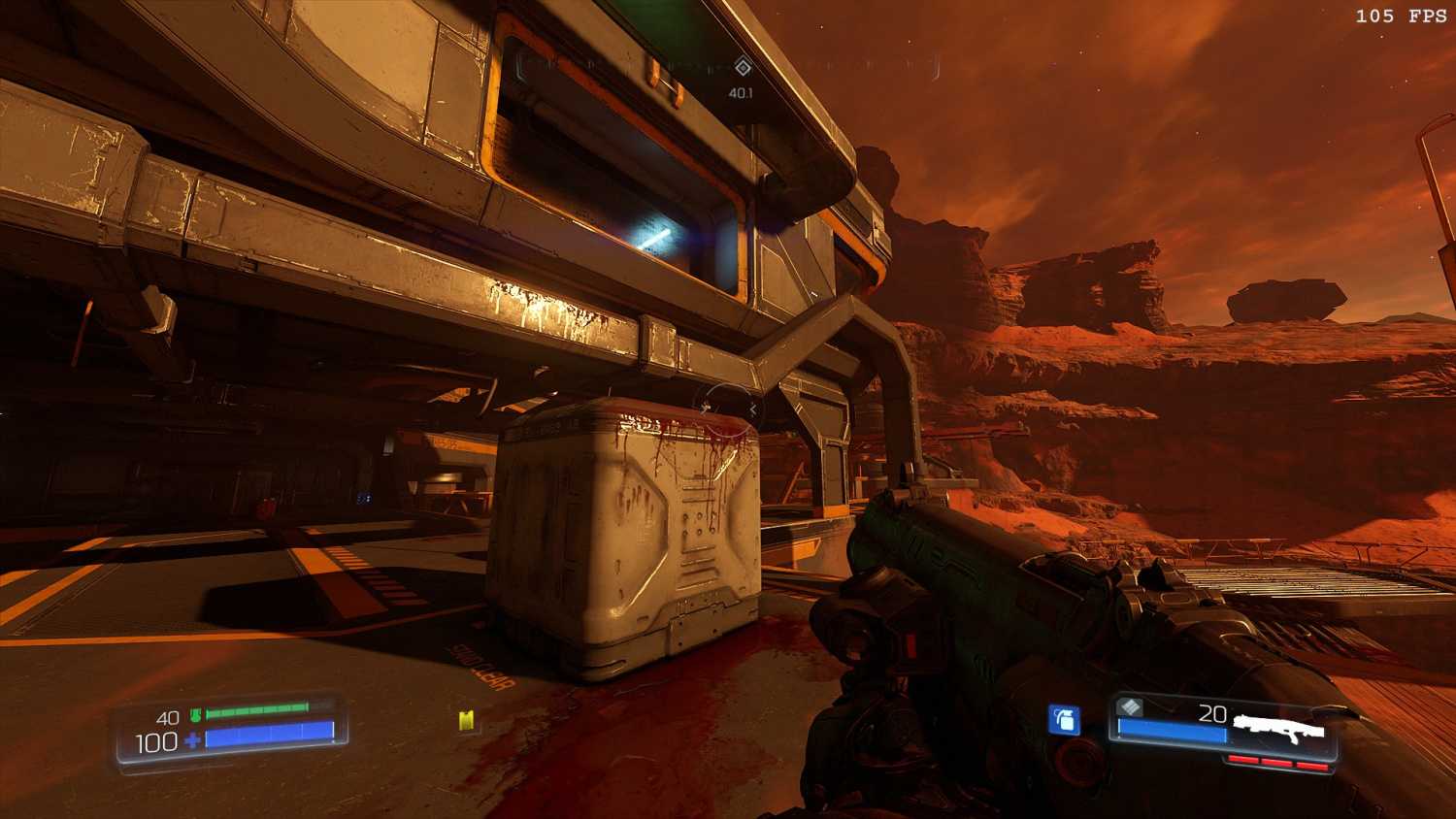Click the diamond objective marker on the compass
The width and height of the screenshot is (1456, 819).
[x=743, y=67]
